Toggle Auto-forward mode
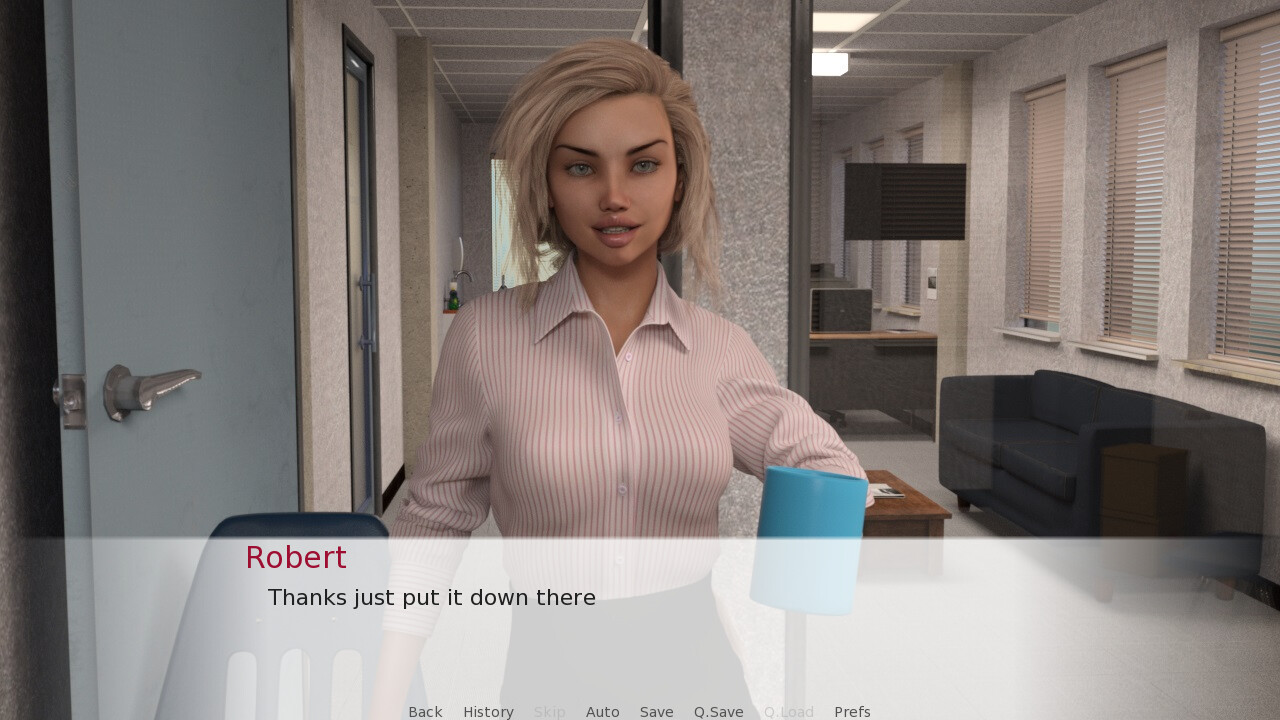The image size is (1280, 720). click(603, 711)
